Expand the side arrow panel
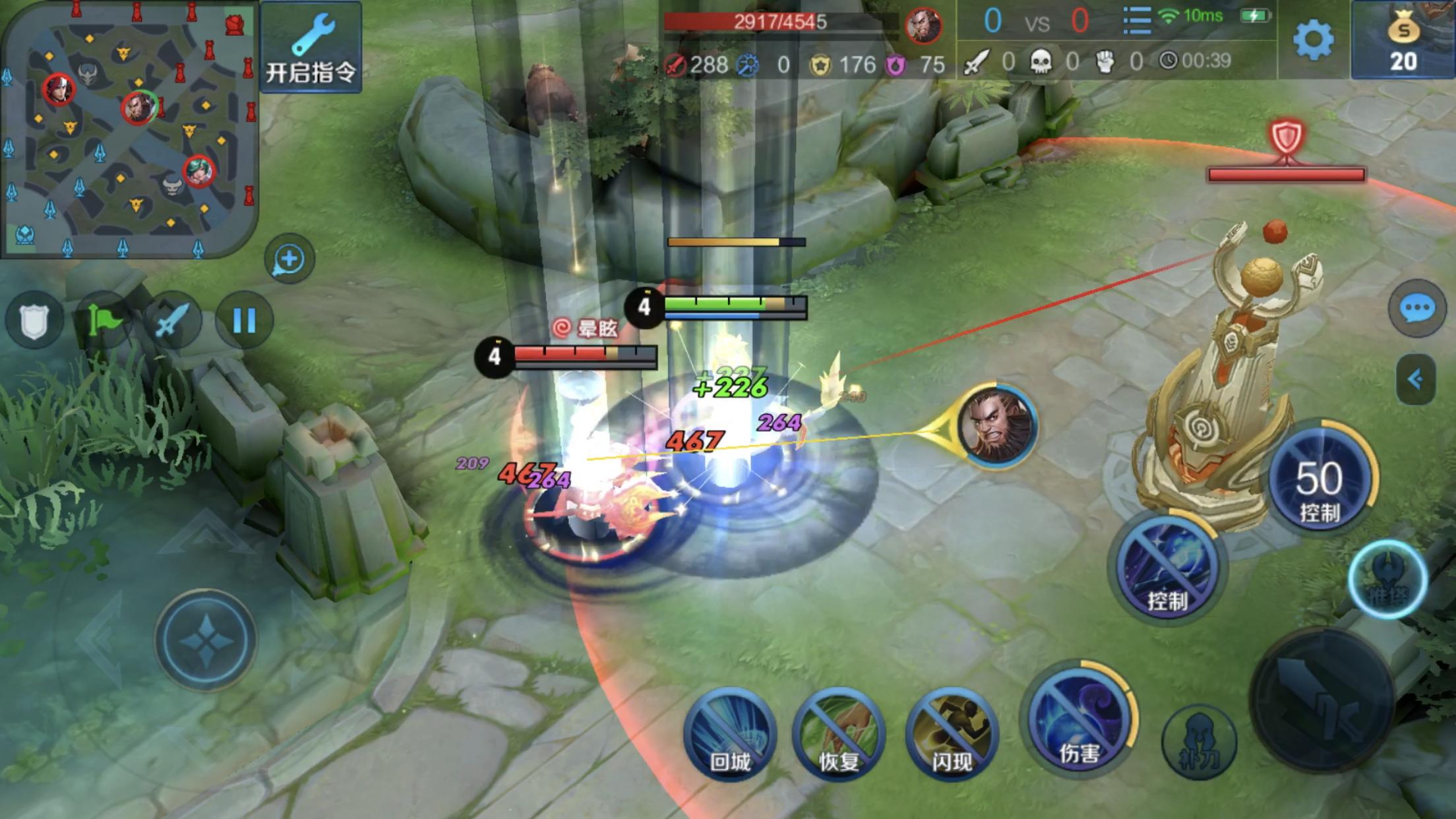This screenshot has height=819, width=1456. click(x=1415, y=379)
